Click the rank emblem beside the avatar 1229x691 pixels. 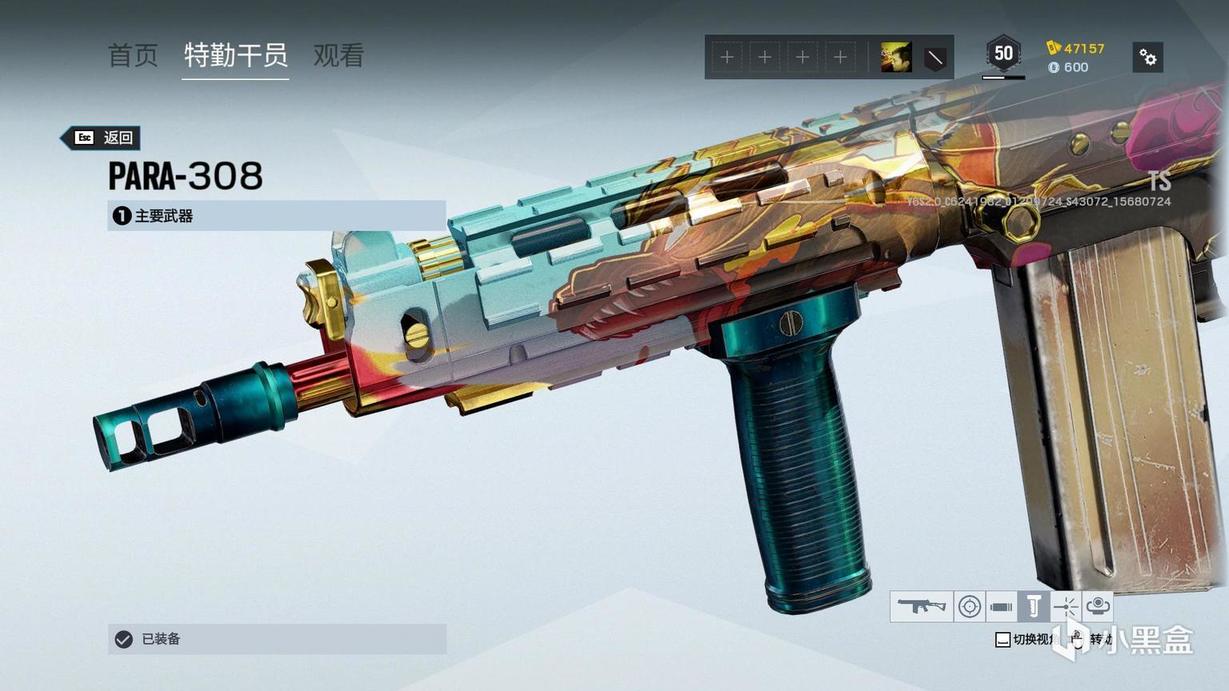(935, 58)
